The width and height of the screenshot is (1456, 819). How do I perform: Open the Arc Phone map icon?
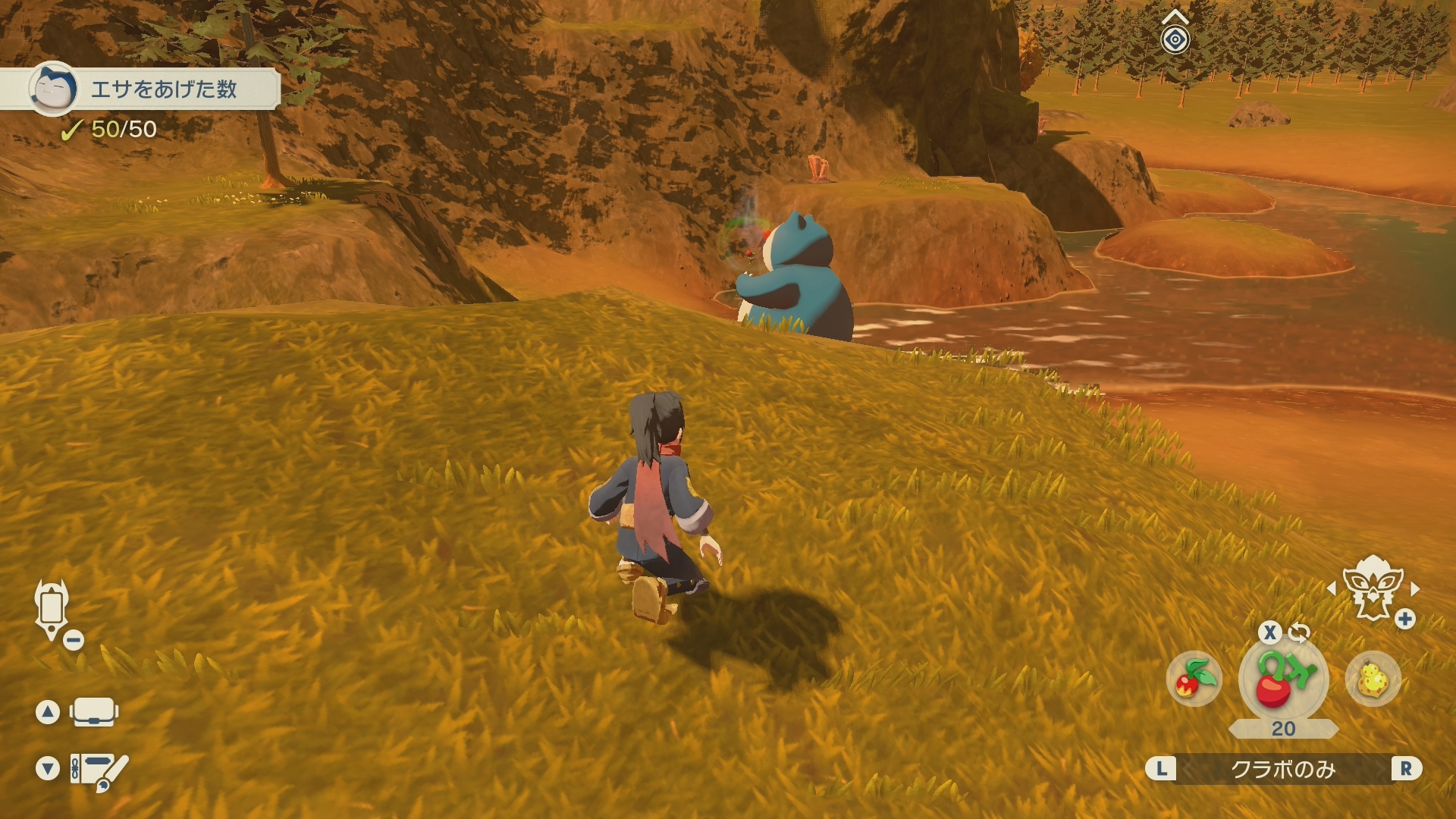[52, 610]
